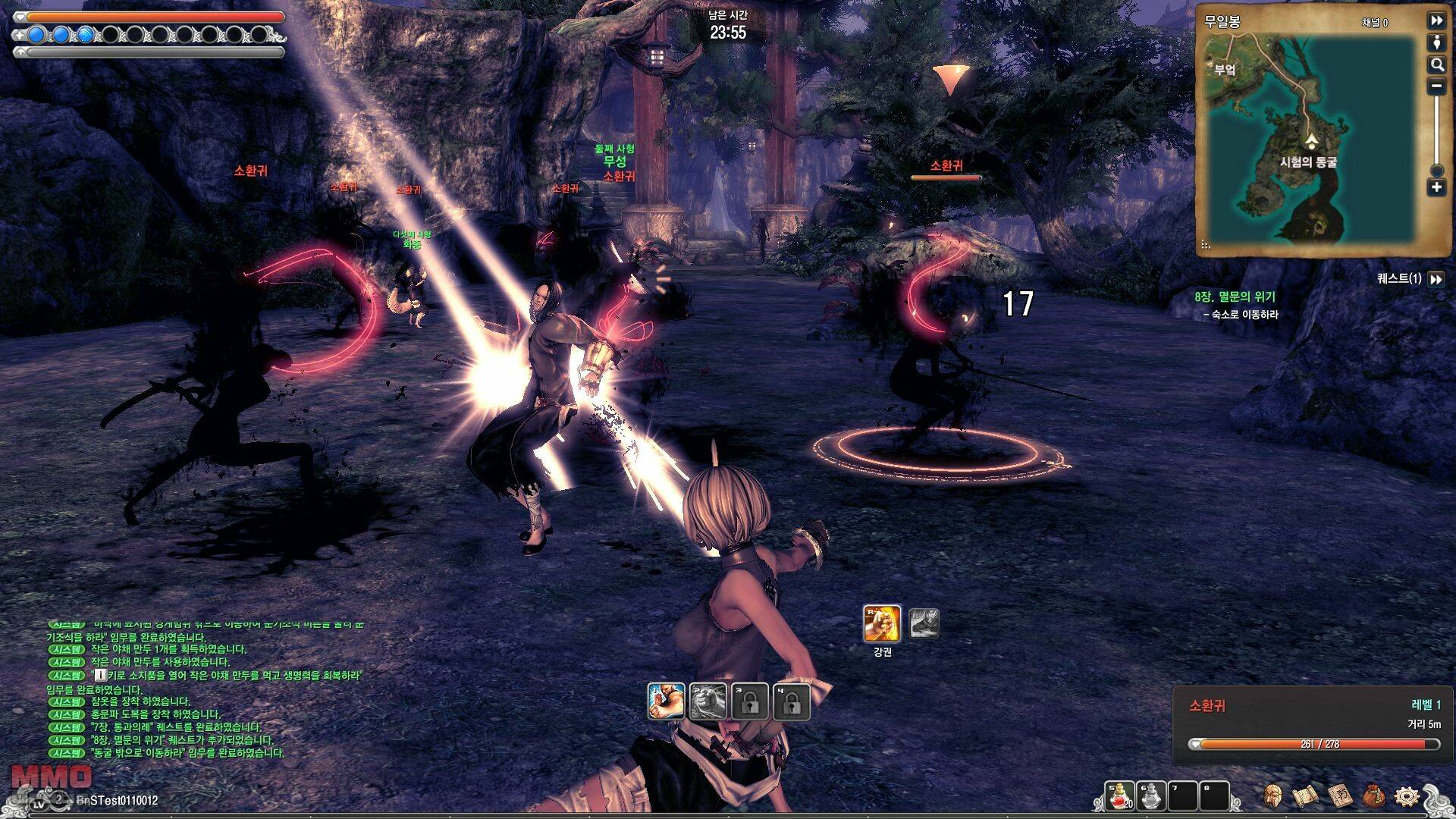Open the quest scroll menu icon
This screenshot has height=819, width=1456.
pyautogui.click(x=1305, y=796)
